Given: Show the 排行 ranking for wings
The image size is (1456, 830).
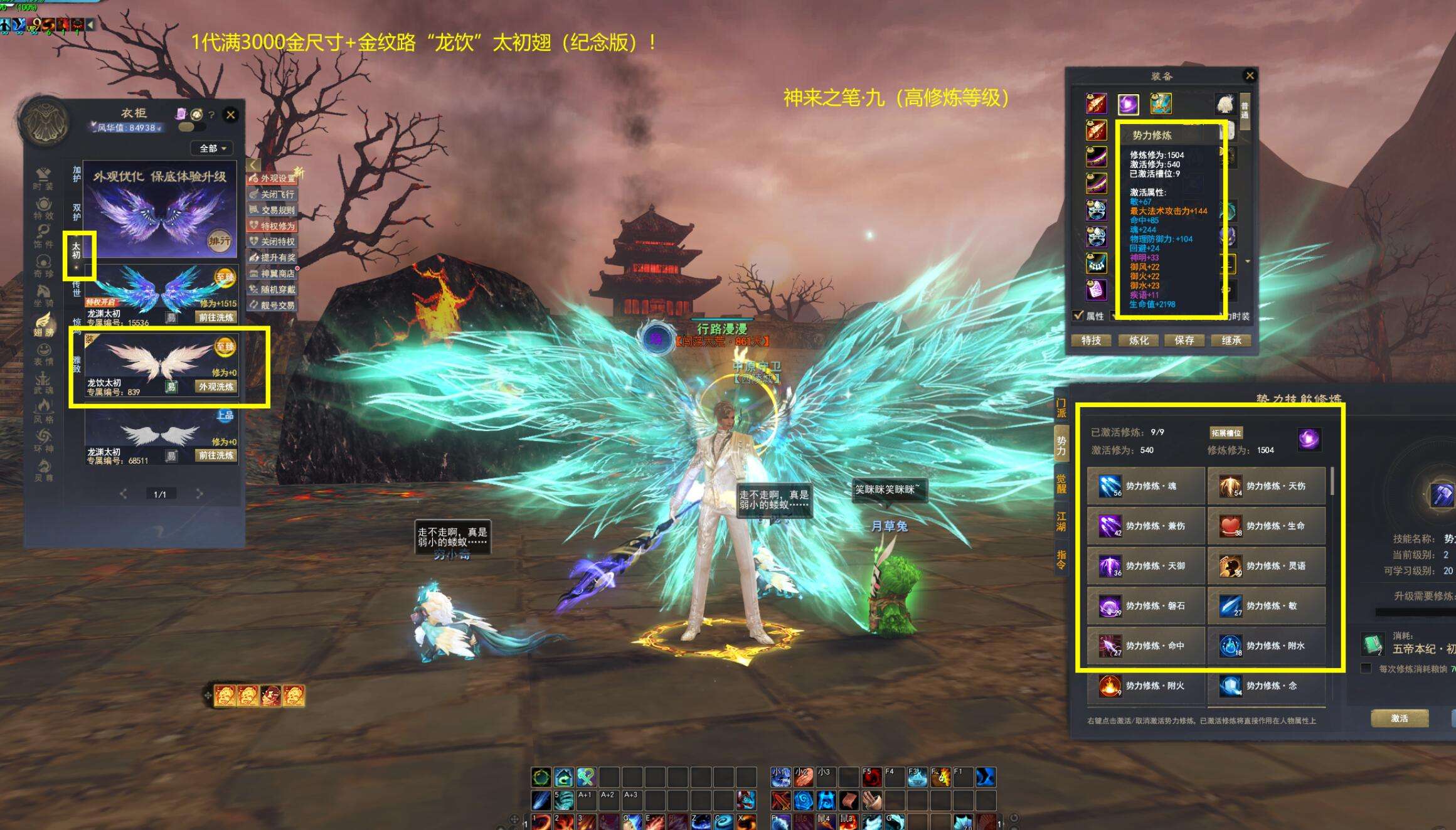Looking at the screenshot, I should click(220, 241).
